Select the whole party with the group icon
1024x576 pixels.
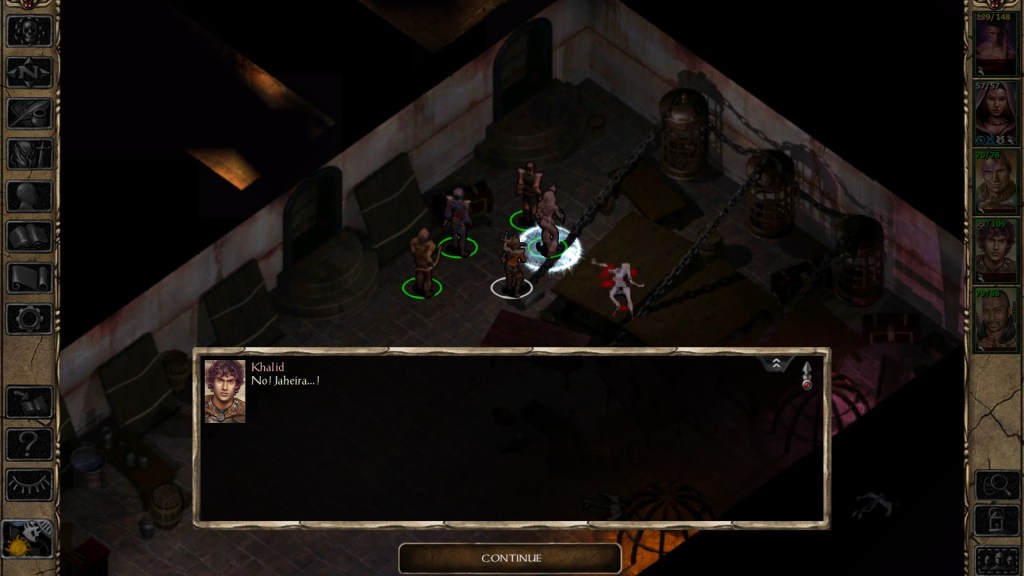[996, 558]
